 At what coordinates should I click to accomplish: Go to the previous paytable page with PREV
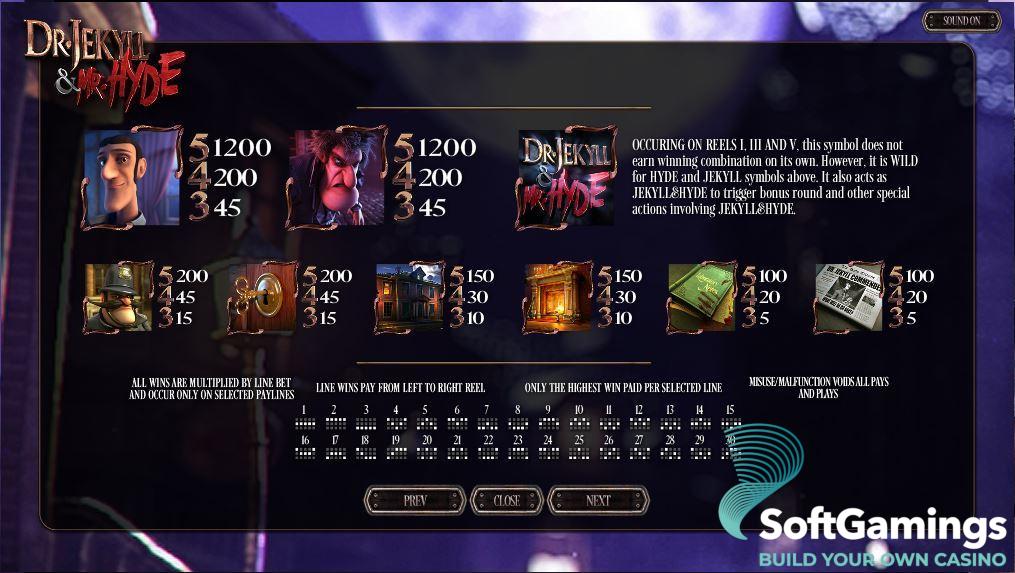pyautogui.click(x=415, y=500)
